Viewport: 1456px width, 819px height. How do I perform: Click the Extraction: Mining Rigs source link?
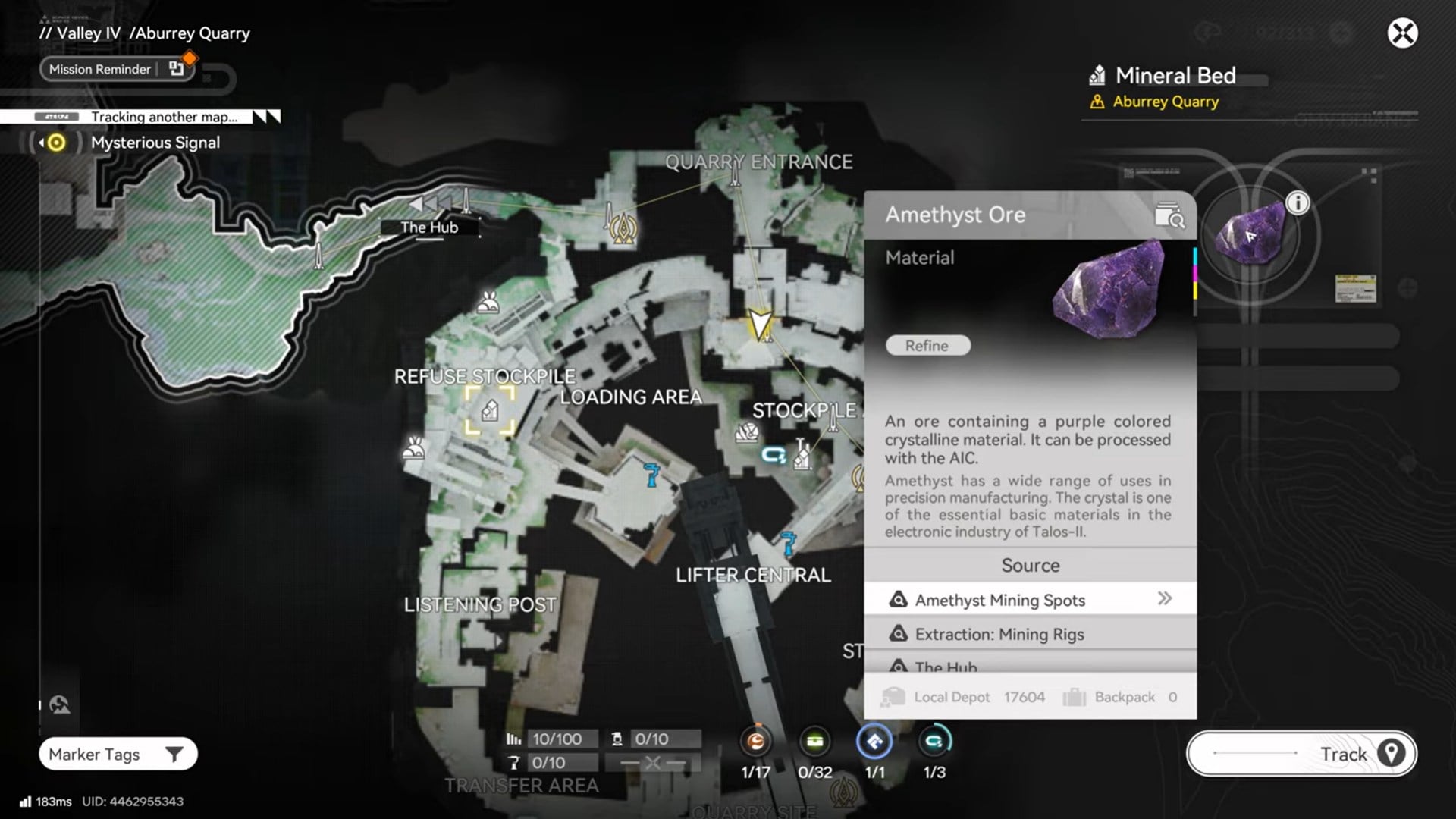999,634
